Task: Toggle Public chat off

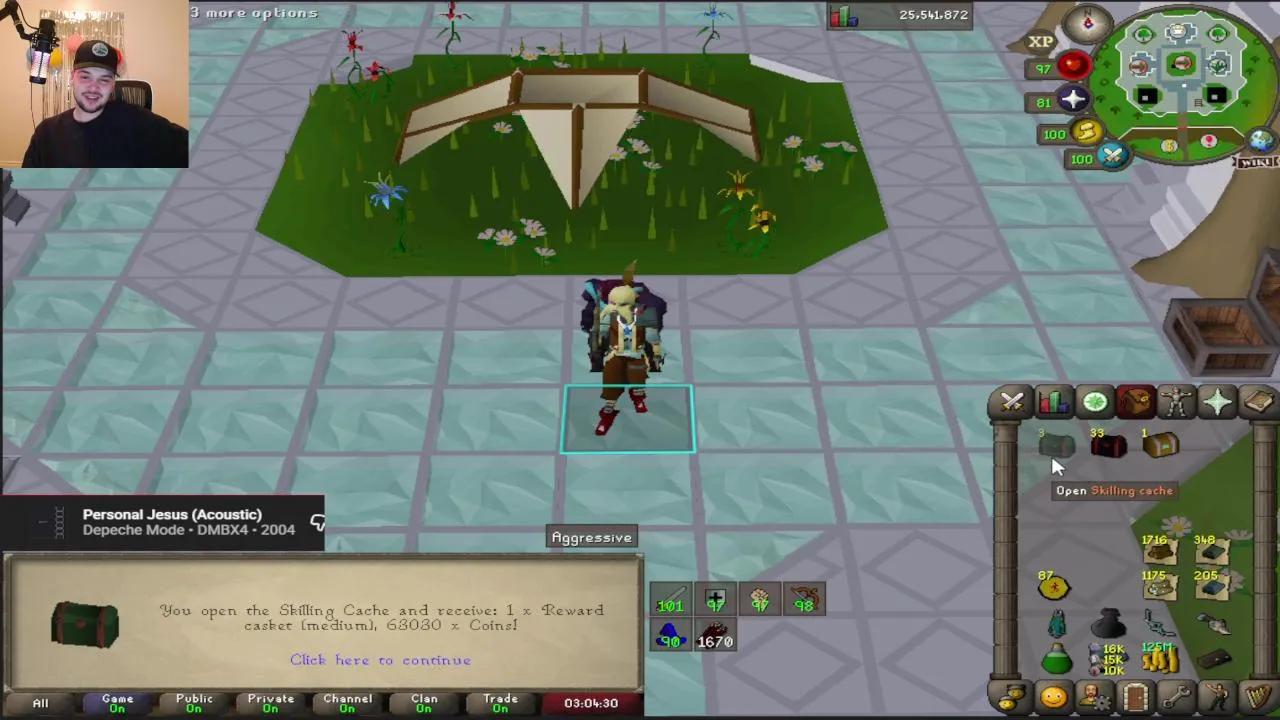Action: [x=194, y=703]
